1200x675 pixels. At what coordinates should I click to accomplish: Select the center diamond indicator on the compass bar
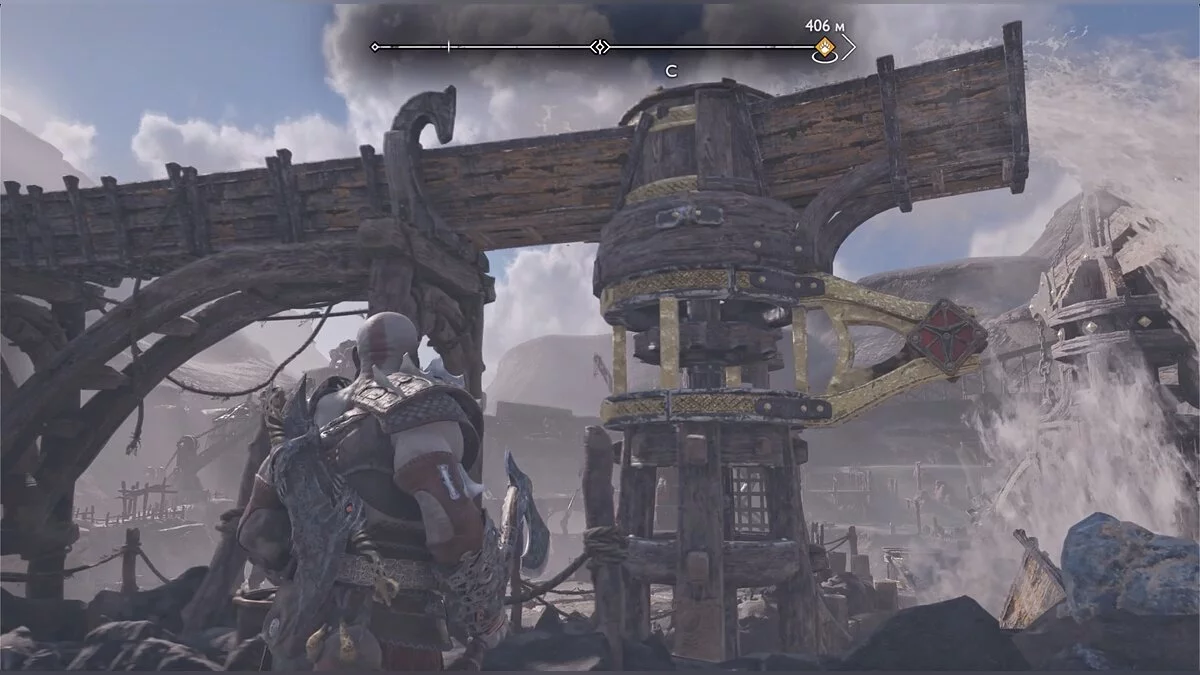(x=599, y=47)
